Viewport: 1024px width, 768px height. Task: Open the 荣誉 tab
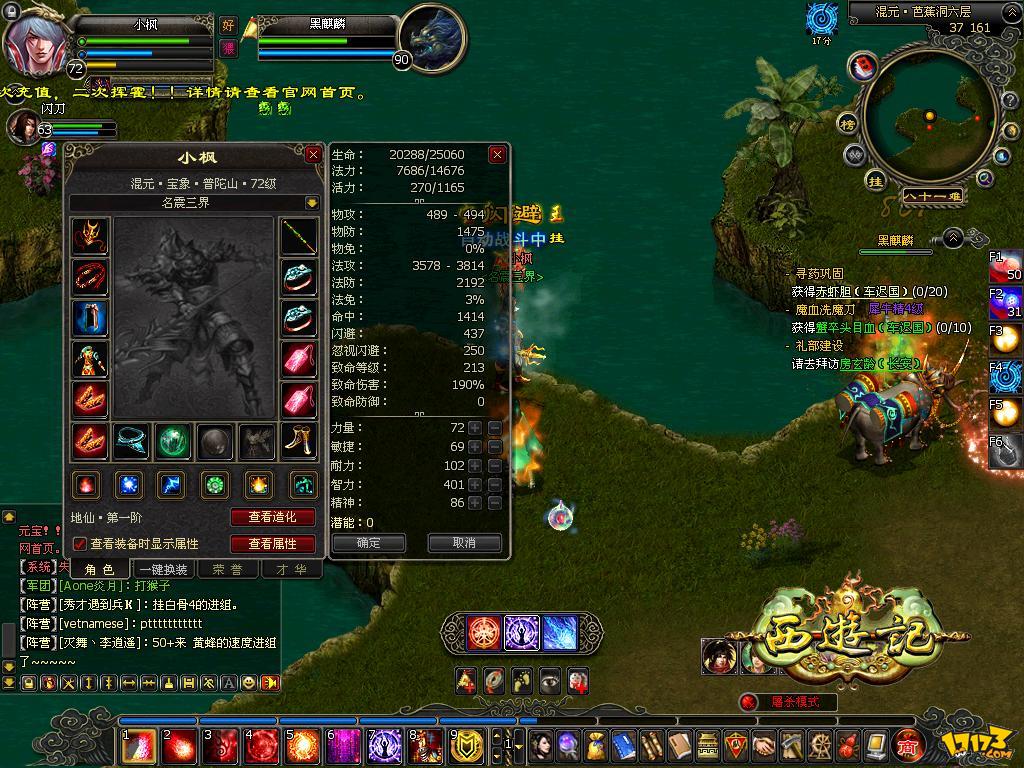[227, 569]
